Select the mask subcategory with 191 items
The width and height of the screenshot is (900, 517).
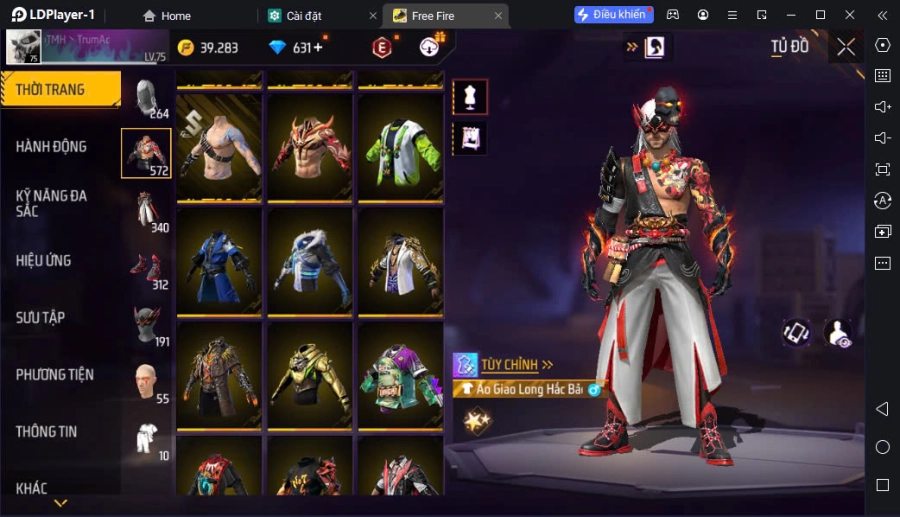[x=147, y=324]
